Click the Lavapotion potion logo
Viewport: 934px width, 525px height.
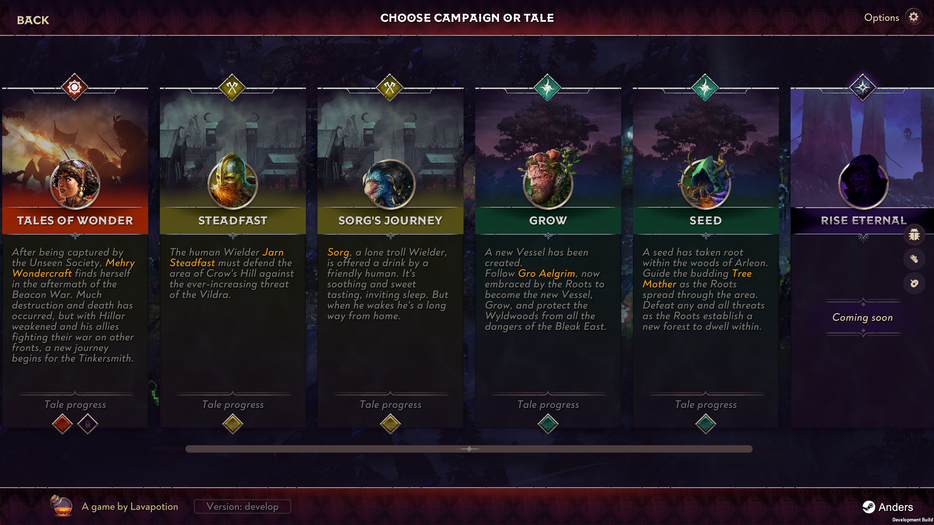pos(62,506)
